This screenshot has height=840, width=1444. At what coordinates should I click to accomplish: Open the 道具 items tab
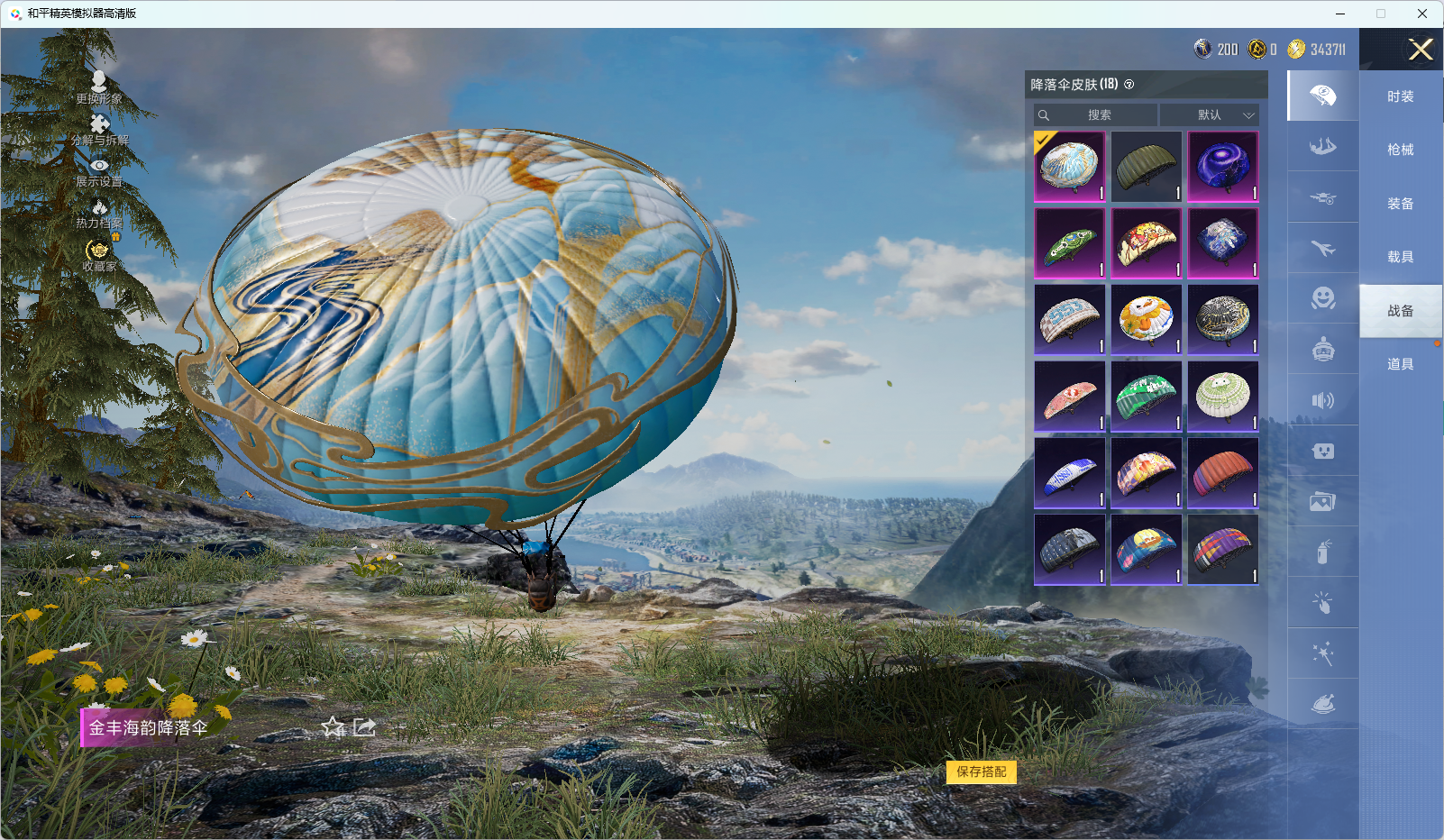(x=1400, y=364)
